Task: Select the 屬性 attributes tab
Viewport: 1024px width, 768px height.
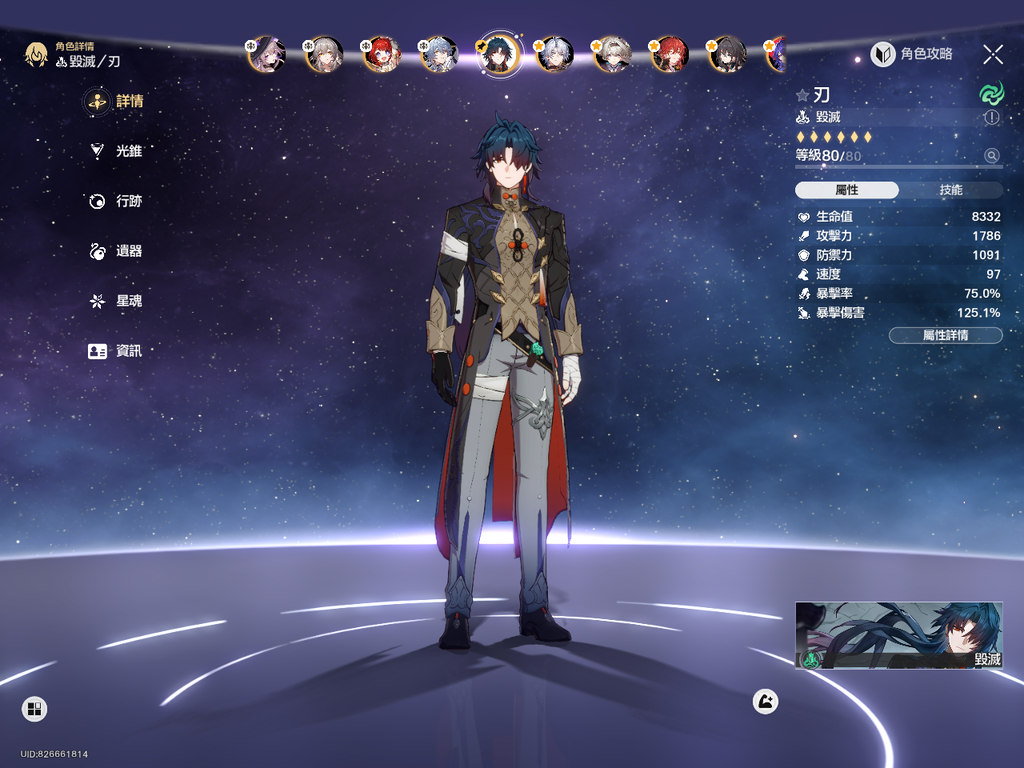Action: tap(847, 190)
